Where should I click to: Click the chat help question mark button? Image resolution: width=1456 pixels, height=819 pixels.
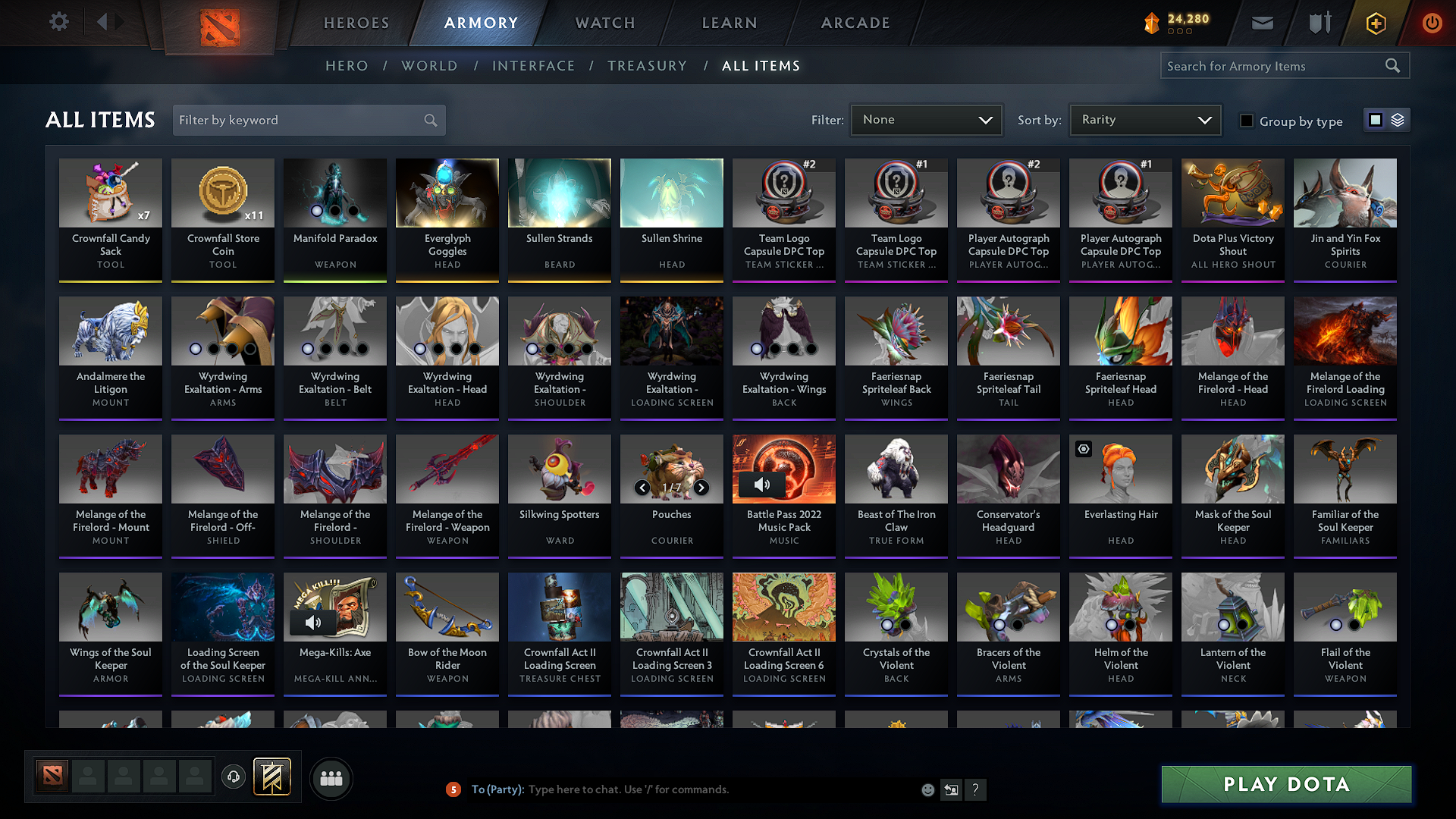[975, 789]
